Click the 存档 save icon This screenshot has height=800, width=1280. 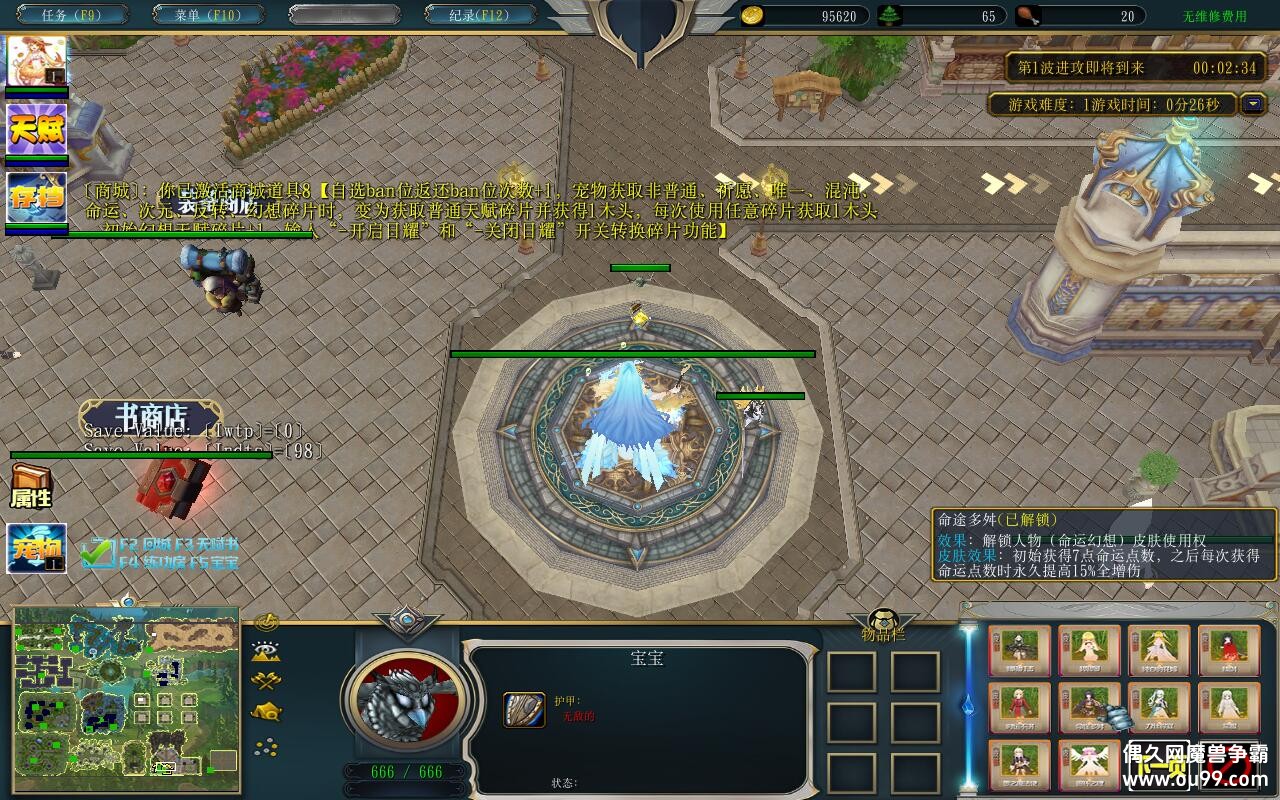click(37, 197)
